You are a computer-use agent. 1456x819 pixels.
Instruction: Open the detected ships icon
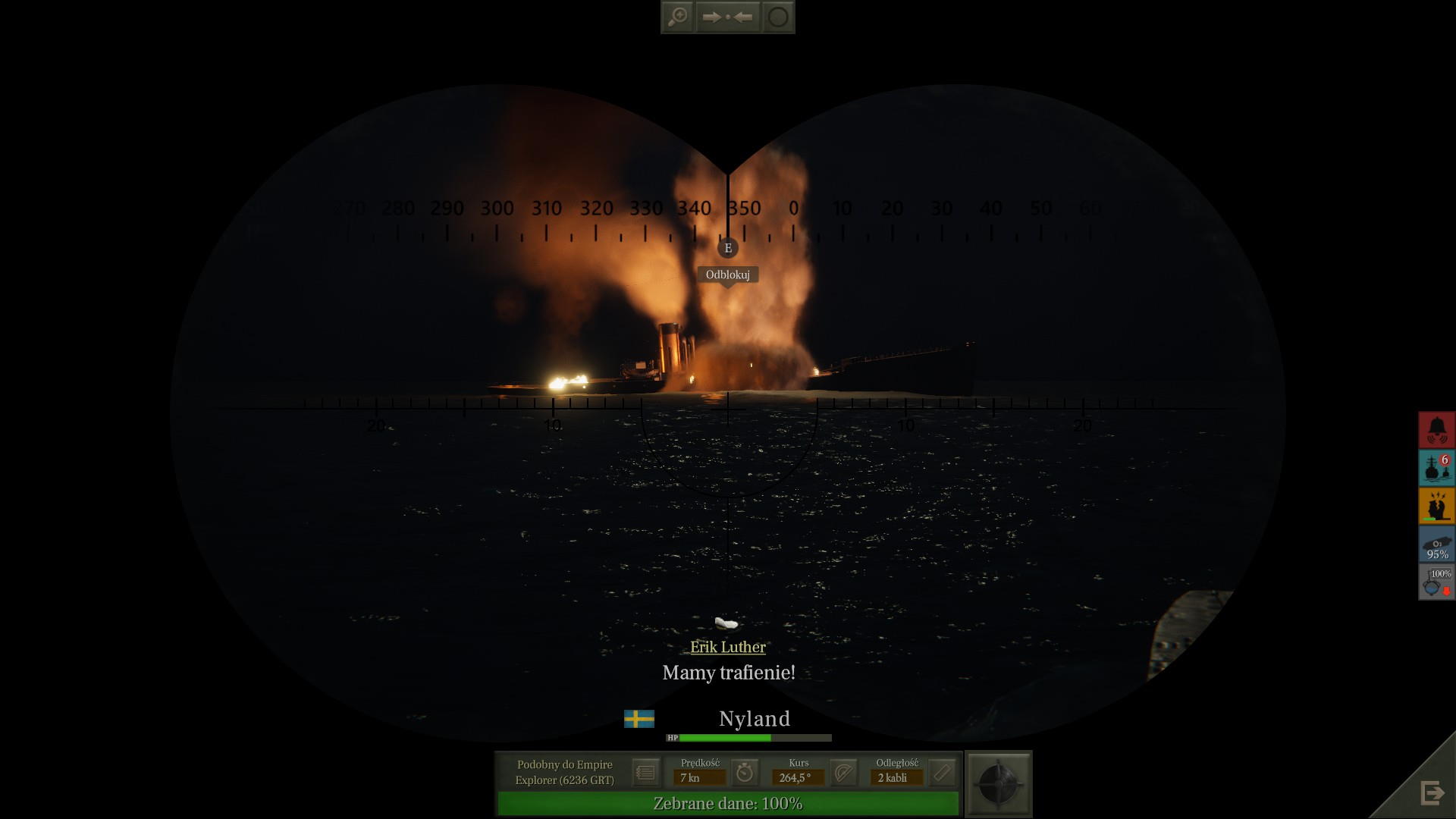pos(1437,468)
